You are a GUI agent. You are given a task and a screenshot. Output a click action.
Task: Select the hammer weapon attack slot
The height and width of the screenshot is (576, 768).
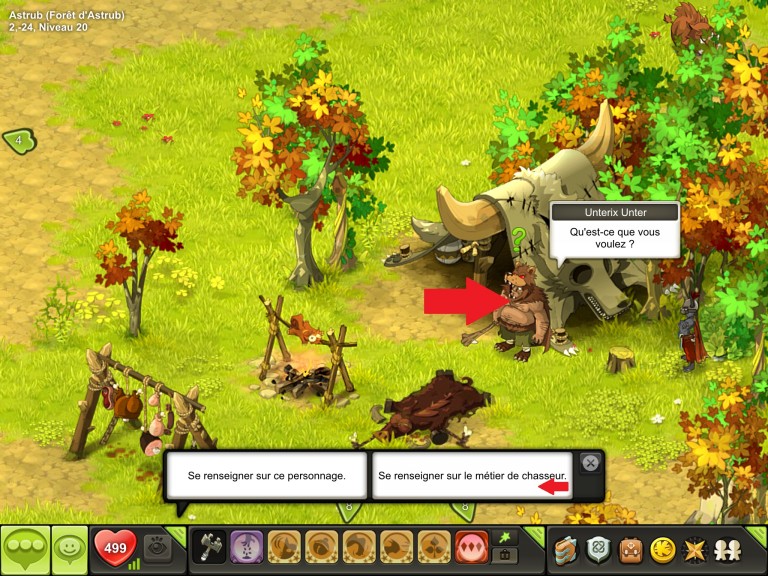click(209, 548)
